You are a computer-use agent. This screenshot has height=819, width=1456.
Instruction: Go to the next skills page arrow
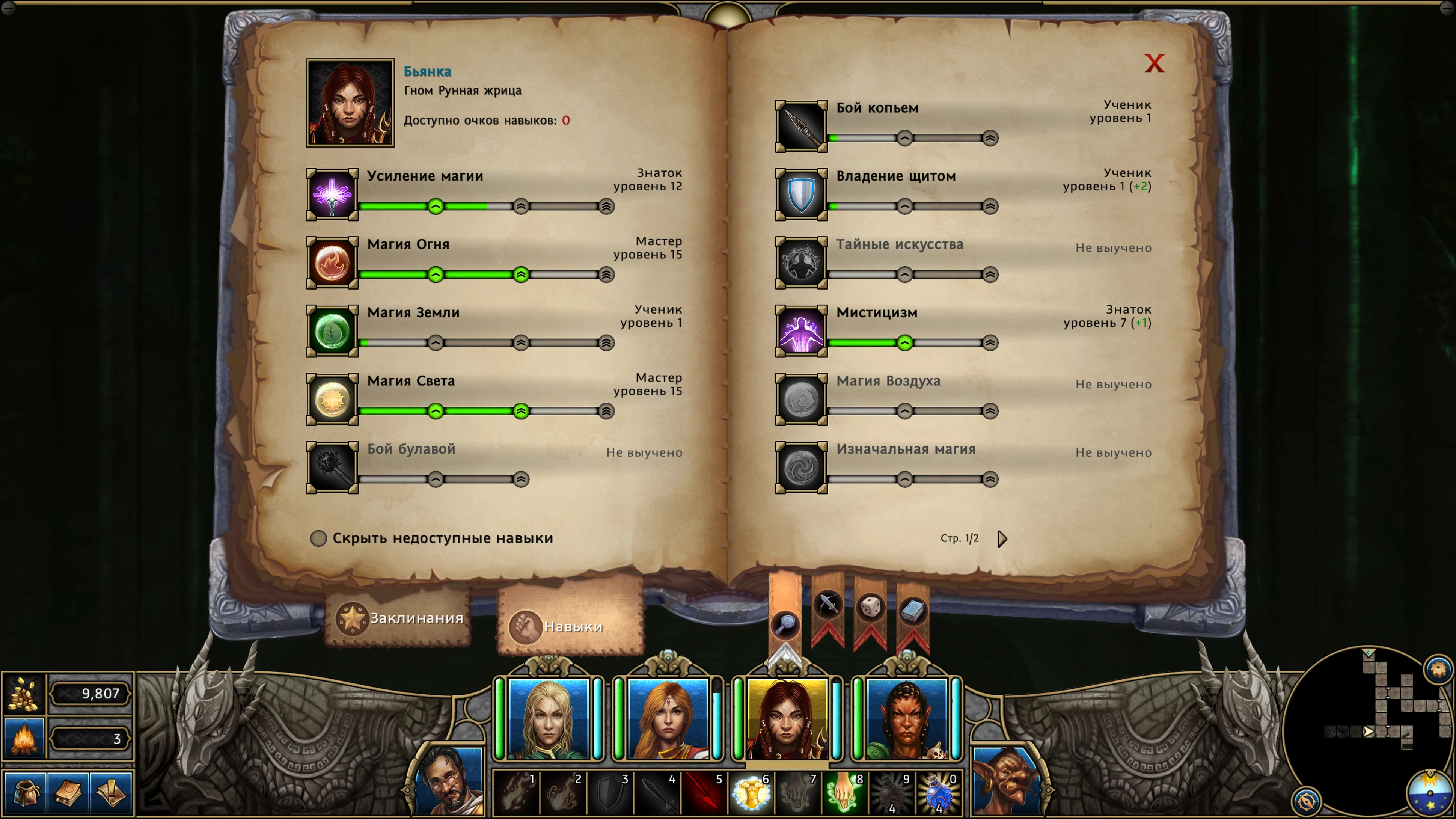click(x=1002, y=538)
